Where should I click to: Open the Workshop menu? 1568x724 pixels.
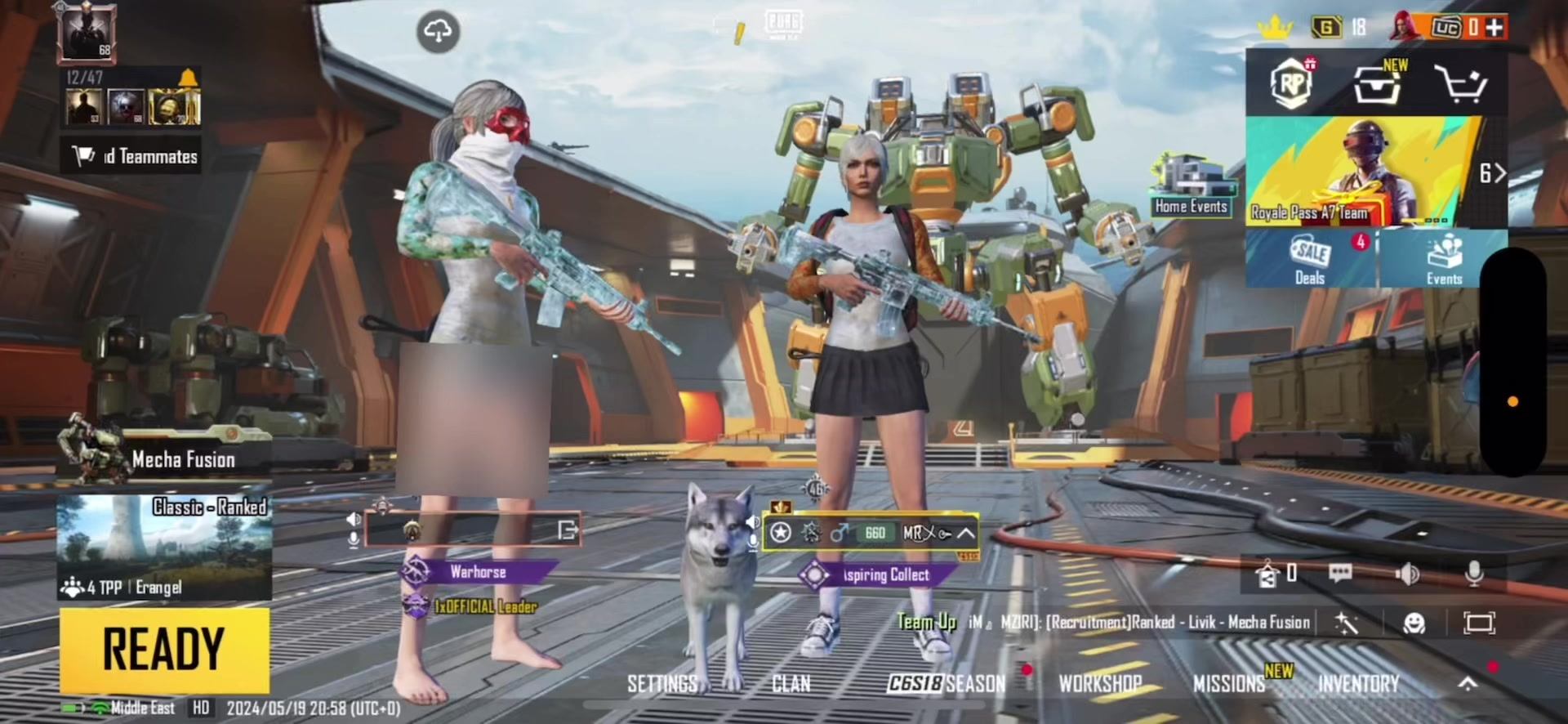click(1099, 684)
